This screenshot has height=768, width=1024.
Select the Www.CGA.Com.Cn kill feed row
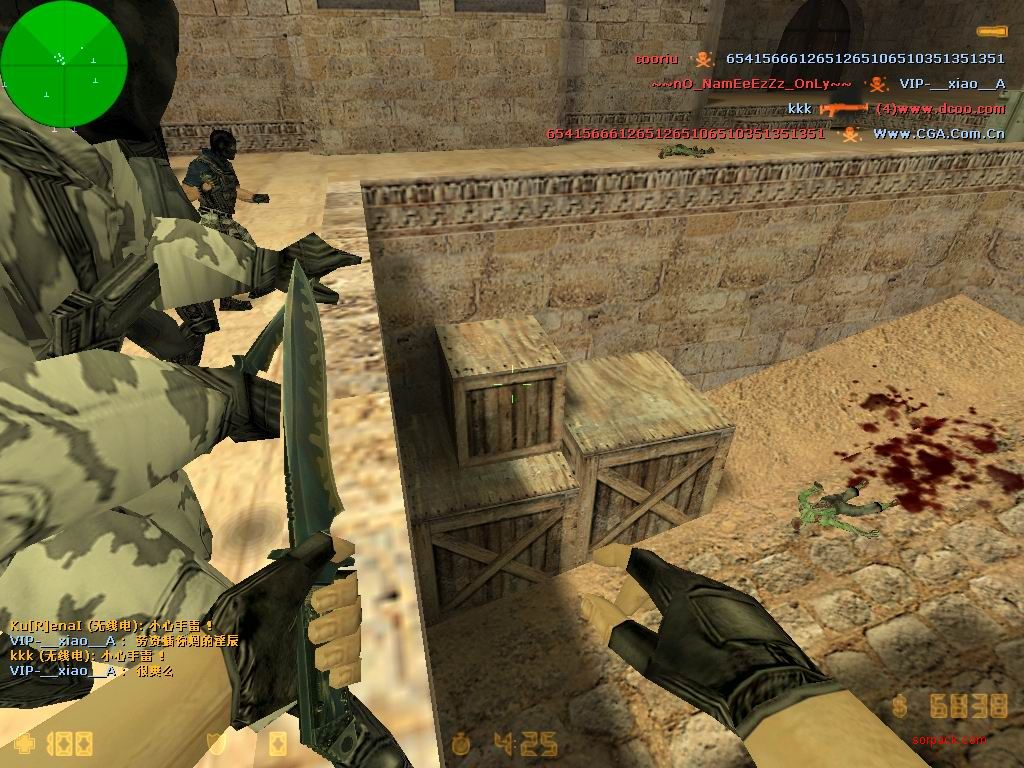(775, 133)
